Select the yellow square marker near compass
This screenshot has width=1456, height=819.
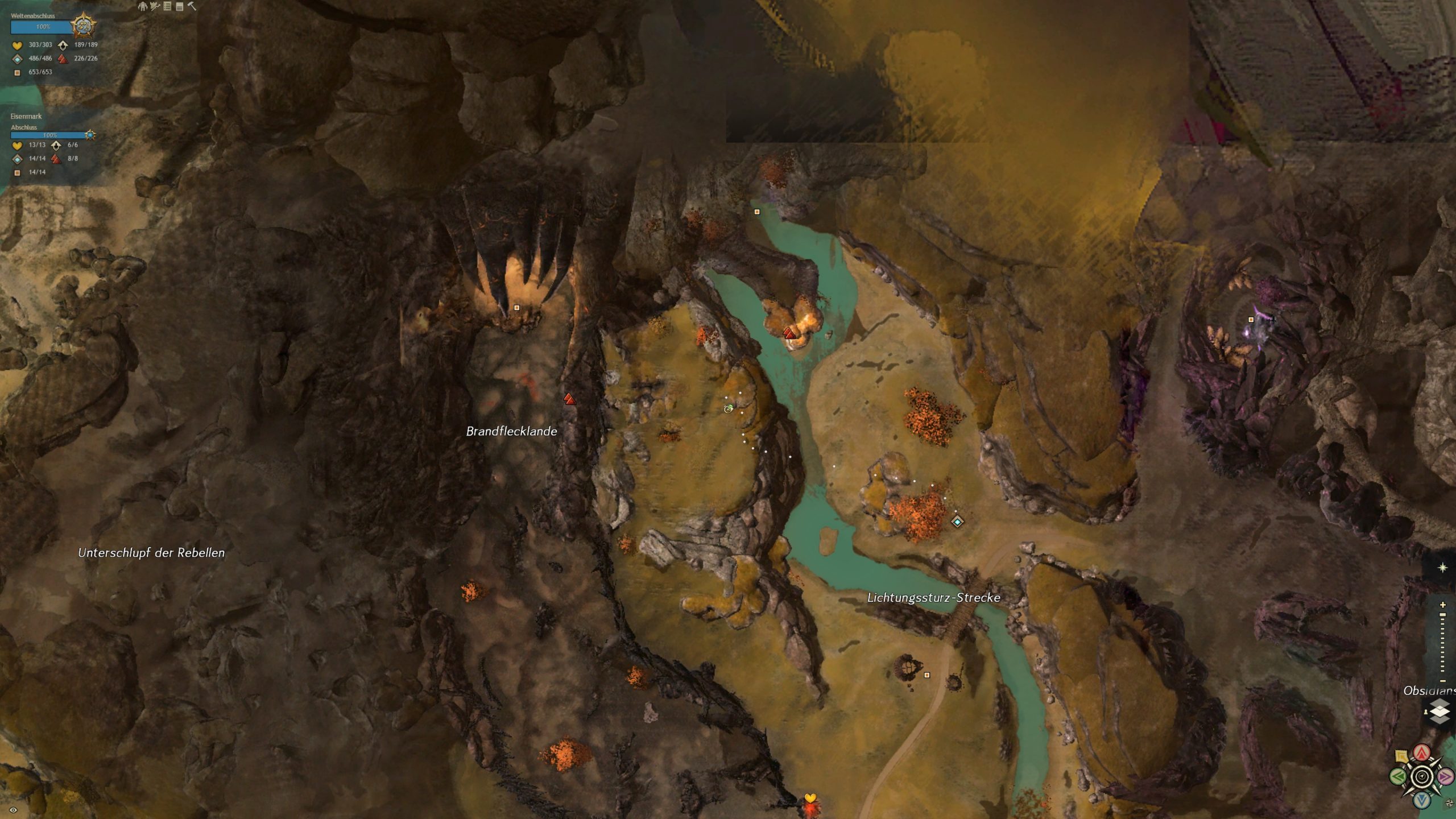point(1401,756)
